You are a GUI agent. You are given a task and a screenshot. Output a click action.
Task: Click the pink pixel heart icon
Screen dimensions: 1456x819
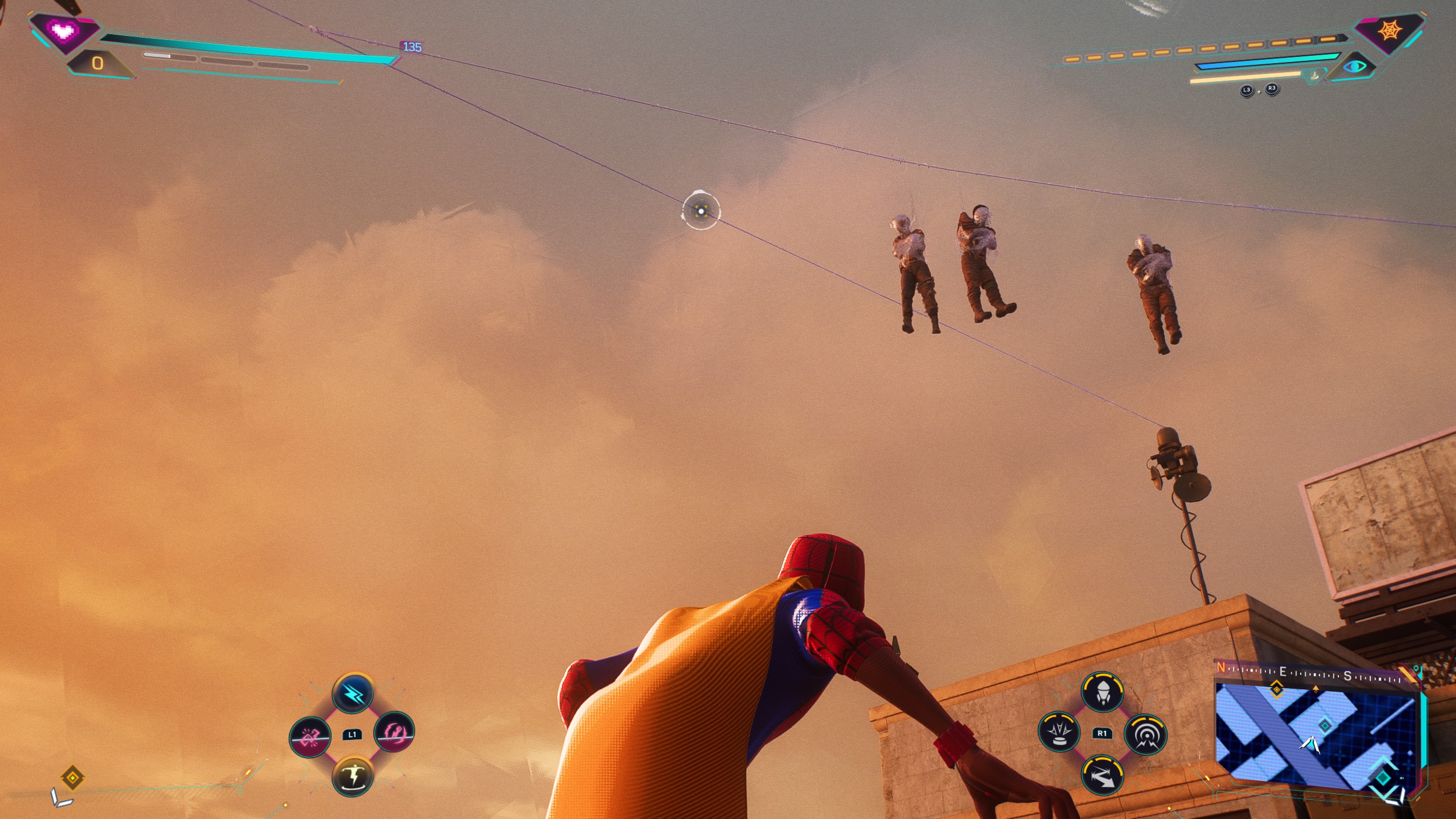point(62,30)
